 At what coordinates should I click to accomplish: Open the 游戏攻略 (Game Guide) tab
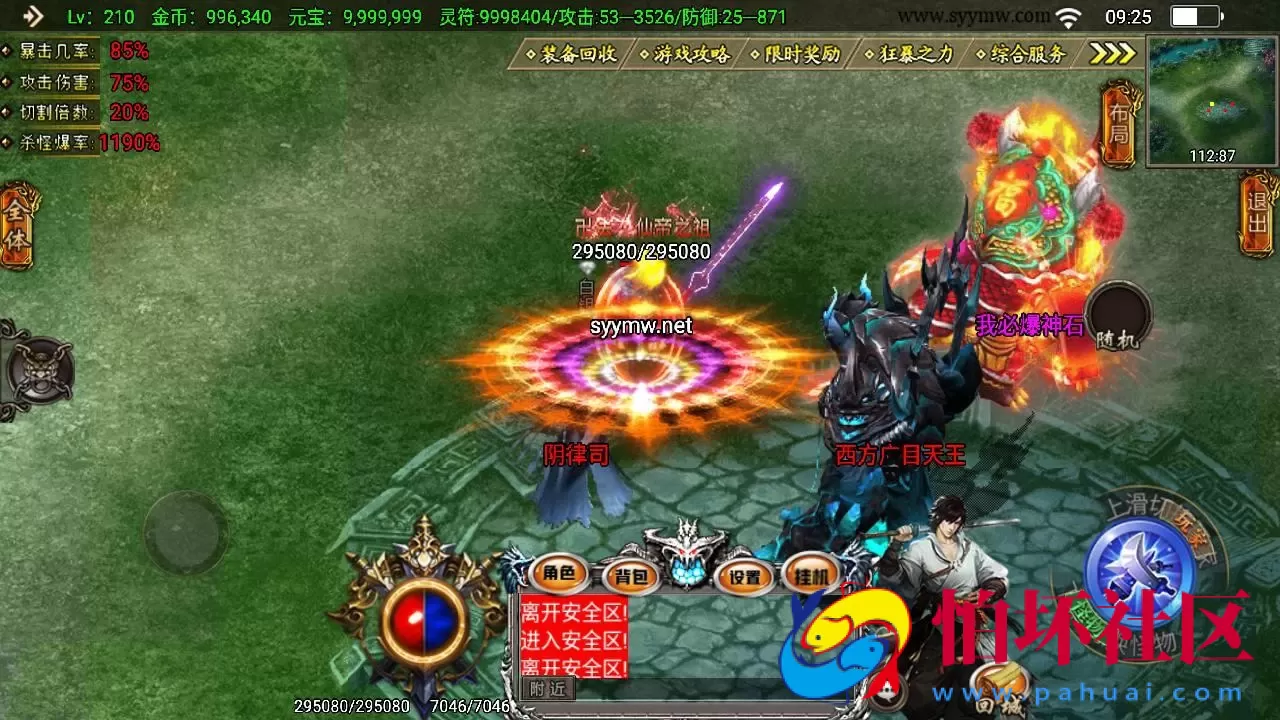[x=690, y=55]
